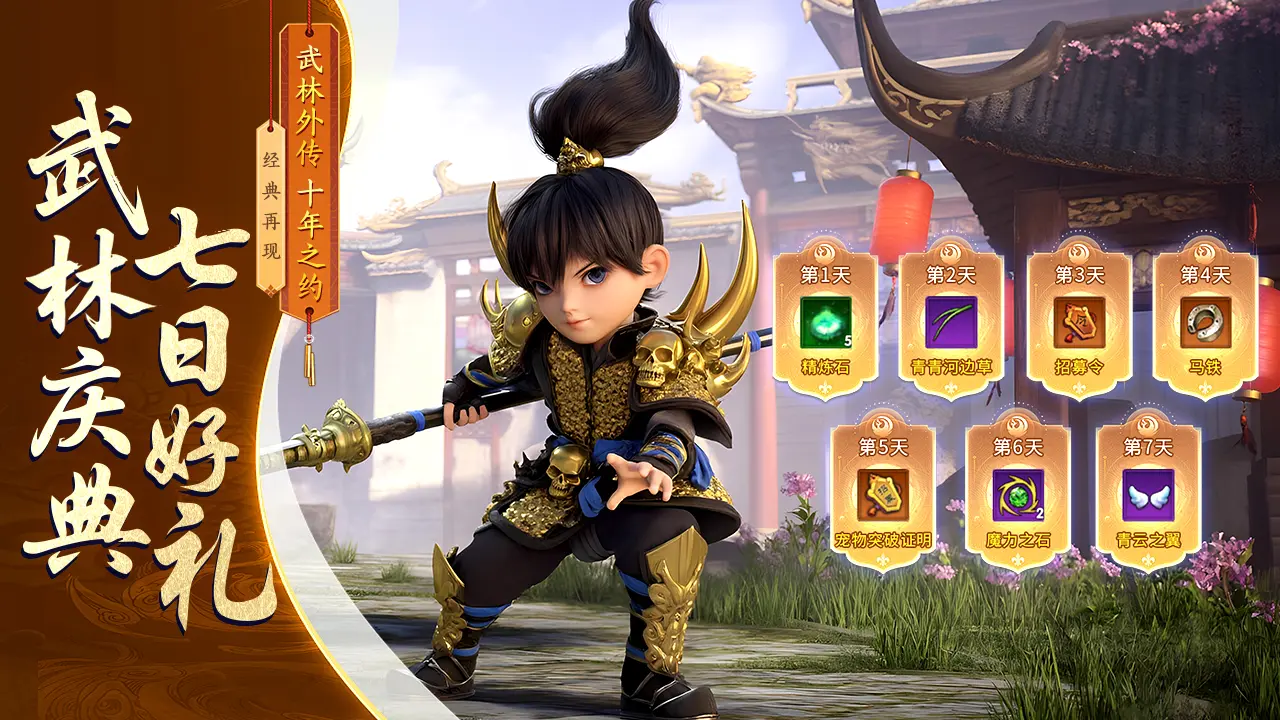The width and height of the screenshot is (1280, 720).
Task: Open the Day 4 马铁 reward card
Action: 1205,322
